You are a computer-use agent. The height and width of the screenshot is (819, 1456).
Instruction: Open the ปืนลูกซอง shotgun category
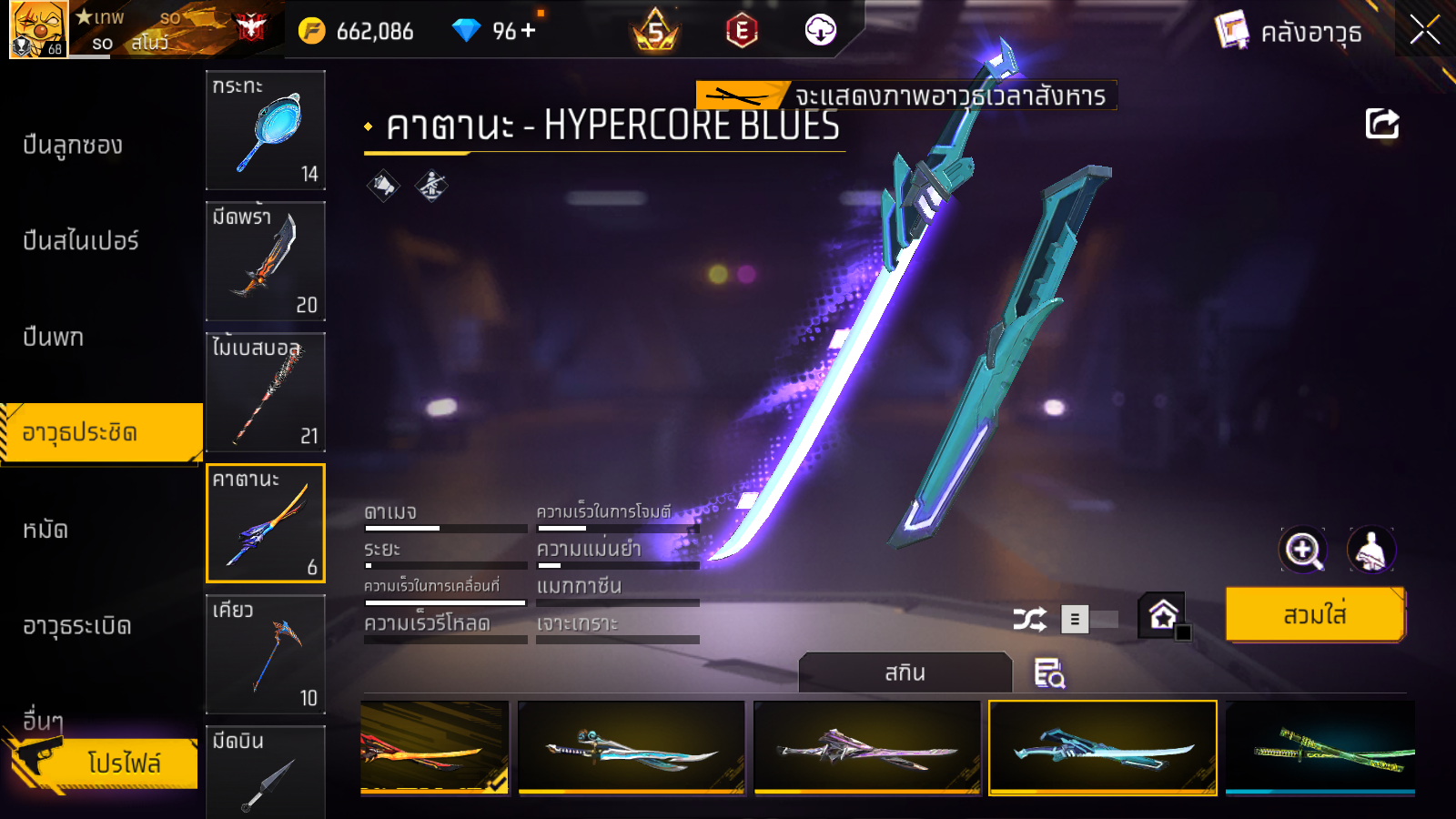click(73, 146)
